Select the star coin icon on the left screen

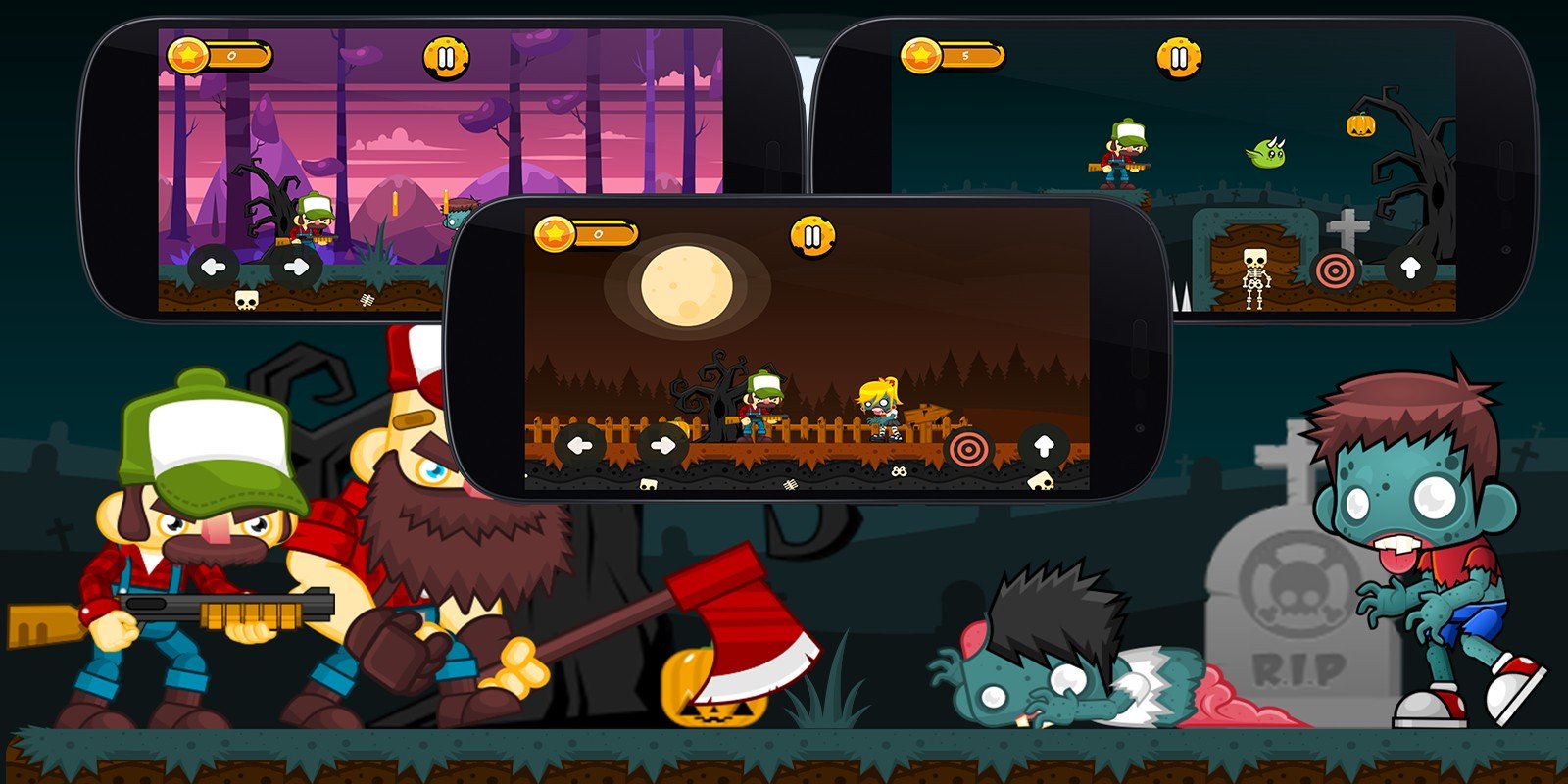coord(187,57)
